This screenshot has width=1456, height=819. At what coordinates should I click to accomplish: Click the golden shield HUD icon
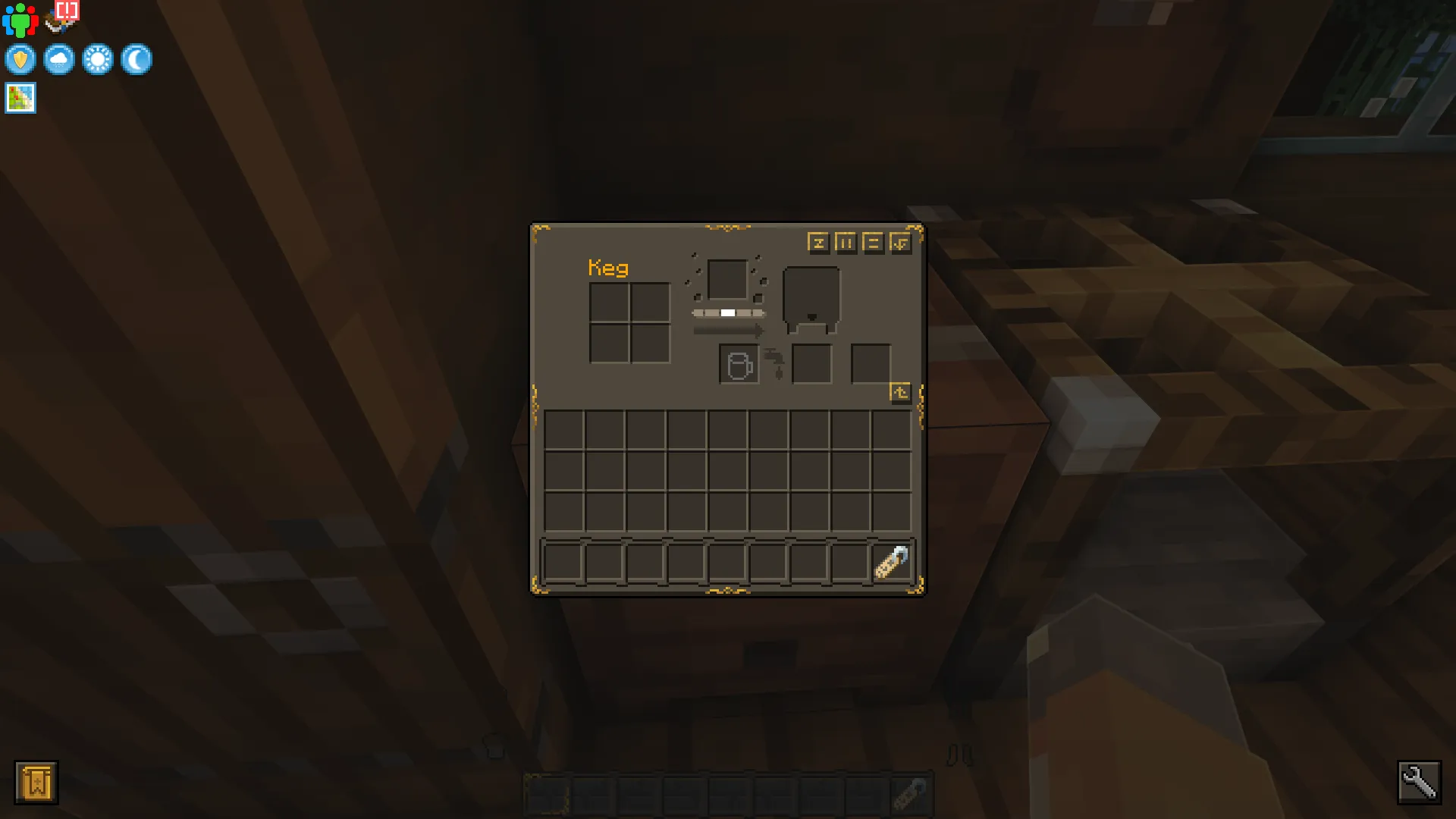[x=20, y=59]
